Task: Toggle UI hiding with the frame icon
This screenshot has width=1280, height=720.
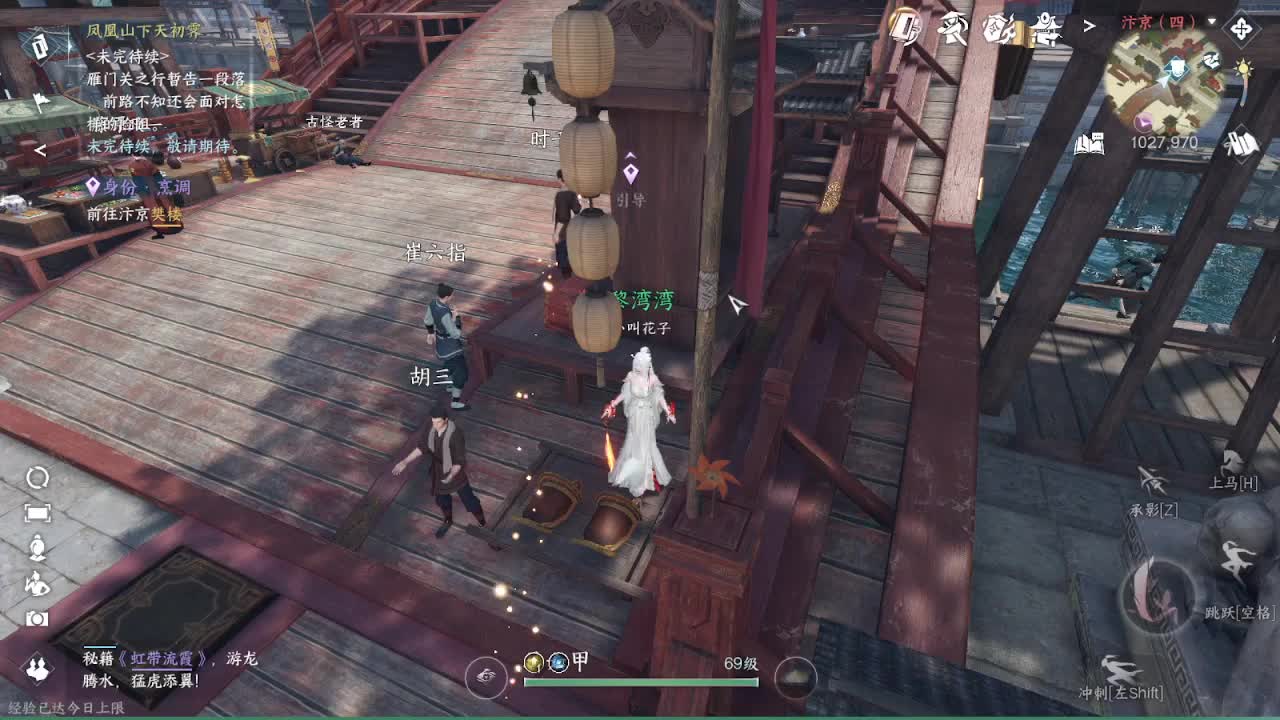Action: point(37,513)
